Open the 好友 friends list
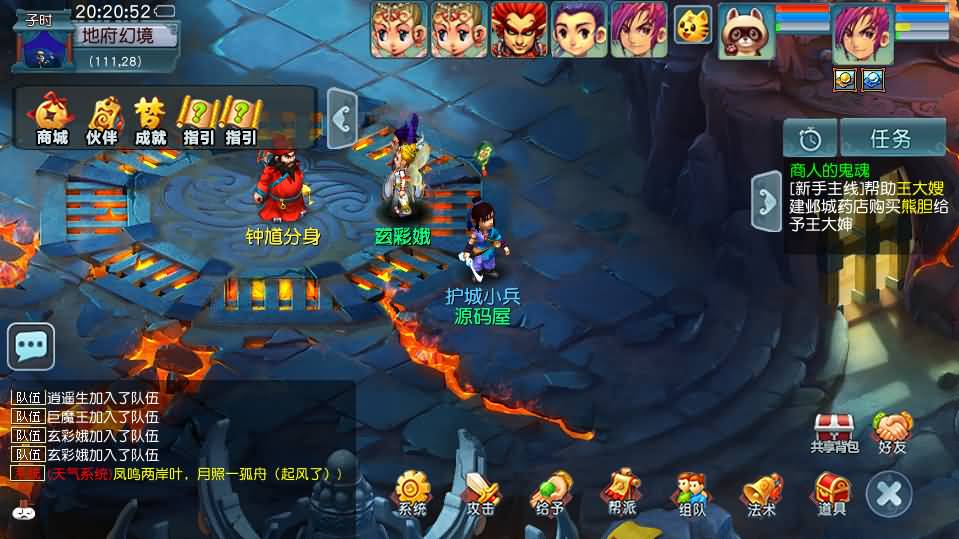Image resolution: width=959 pixels, height=539 pixels. tap(892, 432)
